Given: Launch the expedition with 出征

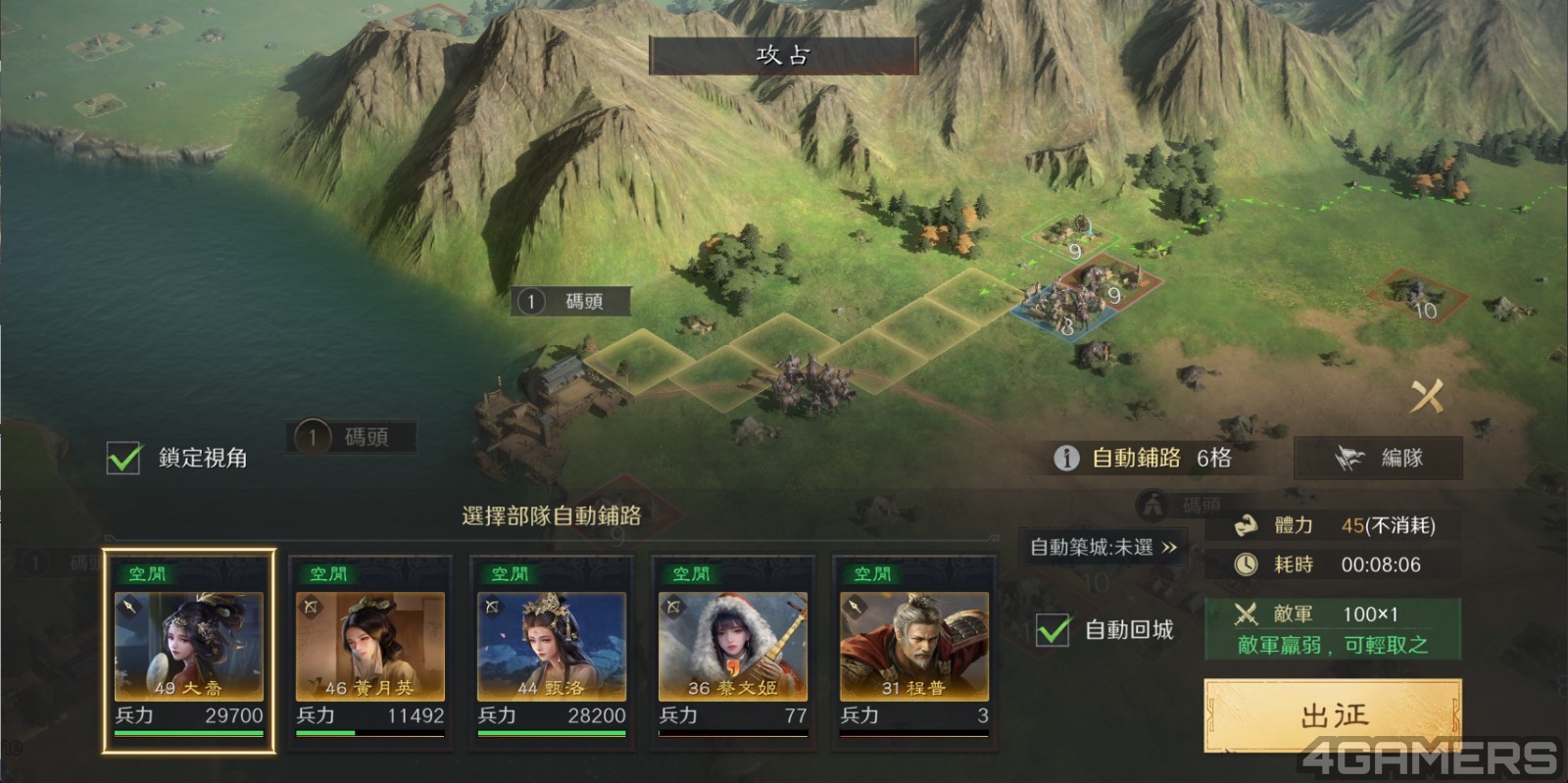Looking at the screenshot, I should (1333, 715).
